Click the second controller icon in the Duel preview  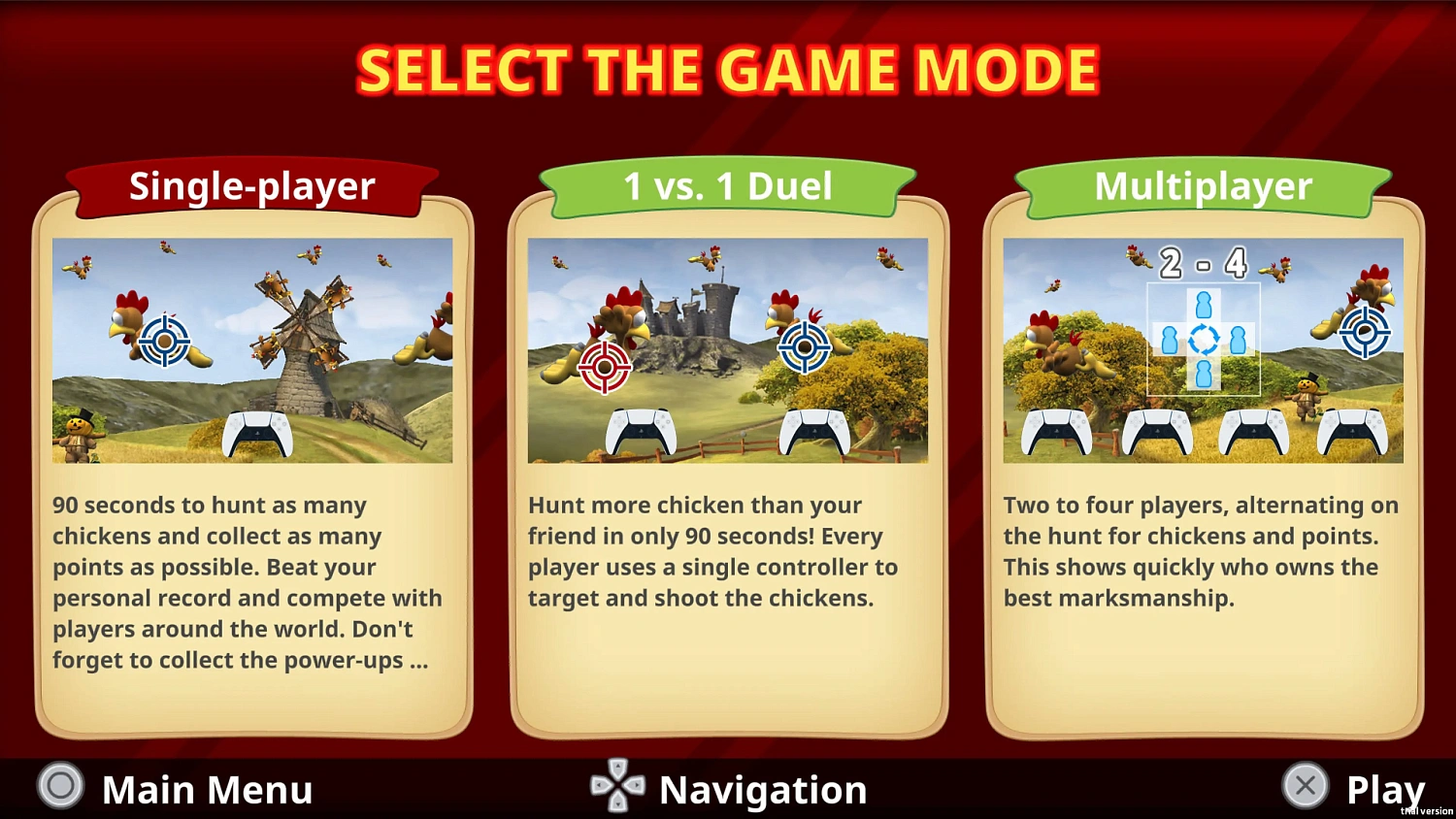(x=817, y=431)
